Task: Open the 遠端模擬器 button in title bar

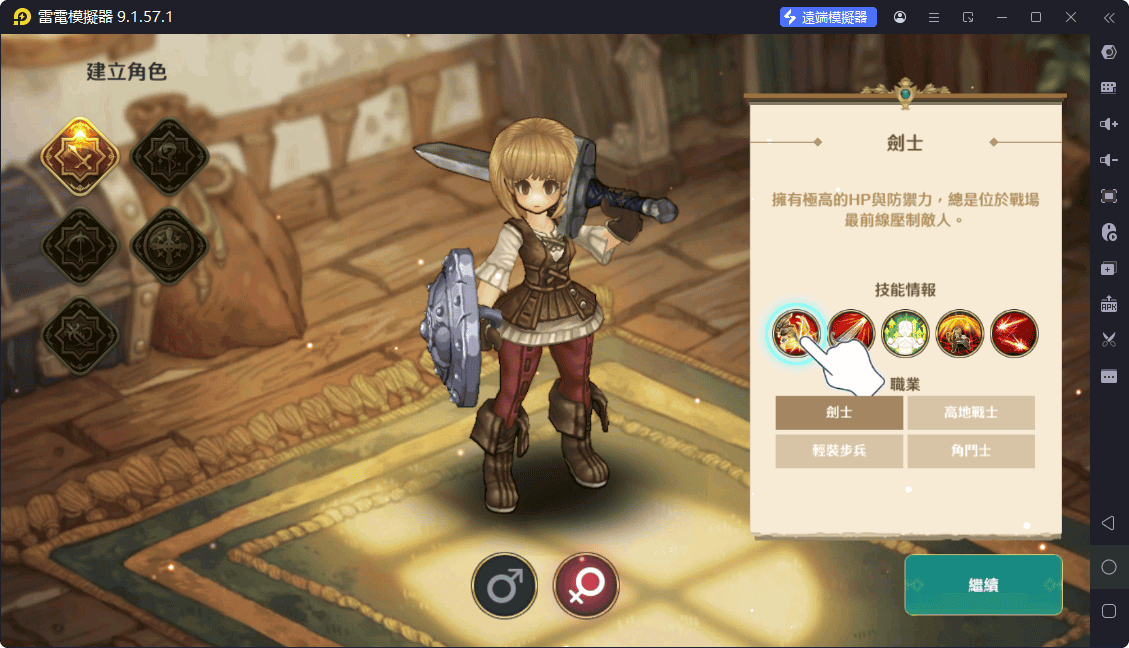Action: click(x=828, y=17)
